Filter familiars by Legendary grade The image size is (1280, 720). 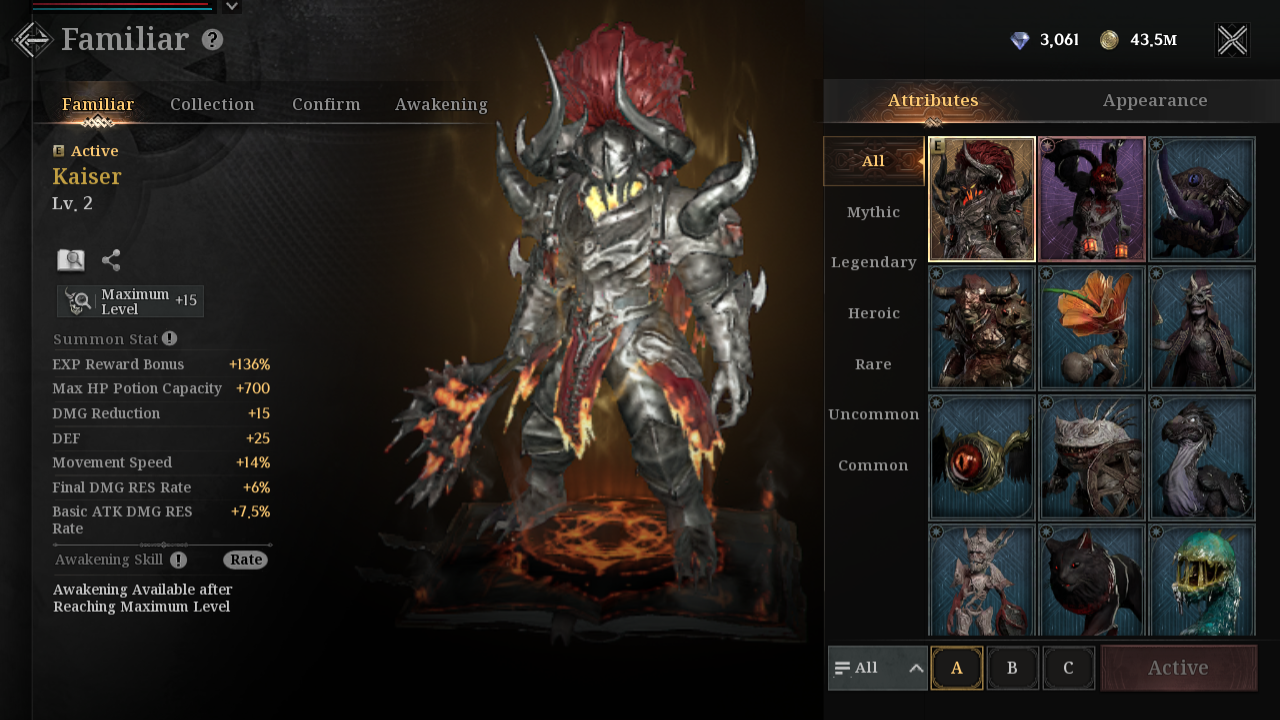point(873,262)
